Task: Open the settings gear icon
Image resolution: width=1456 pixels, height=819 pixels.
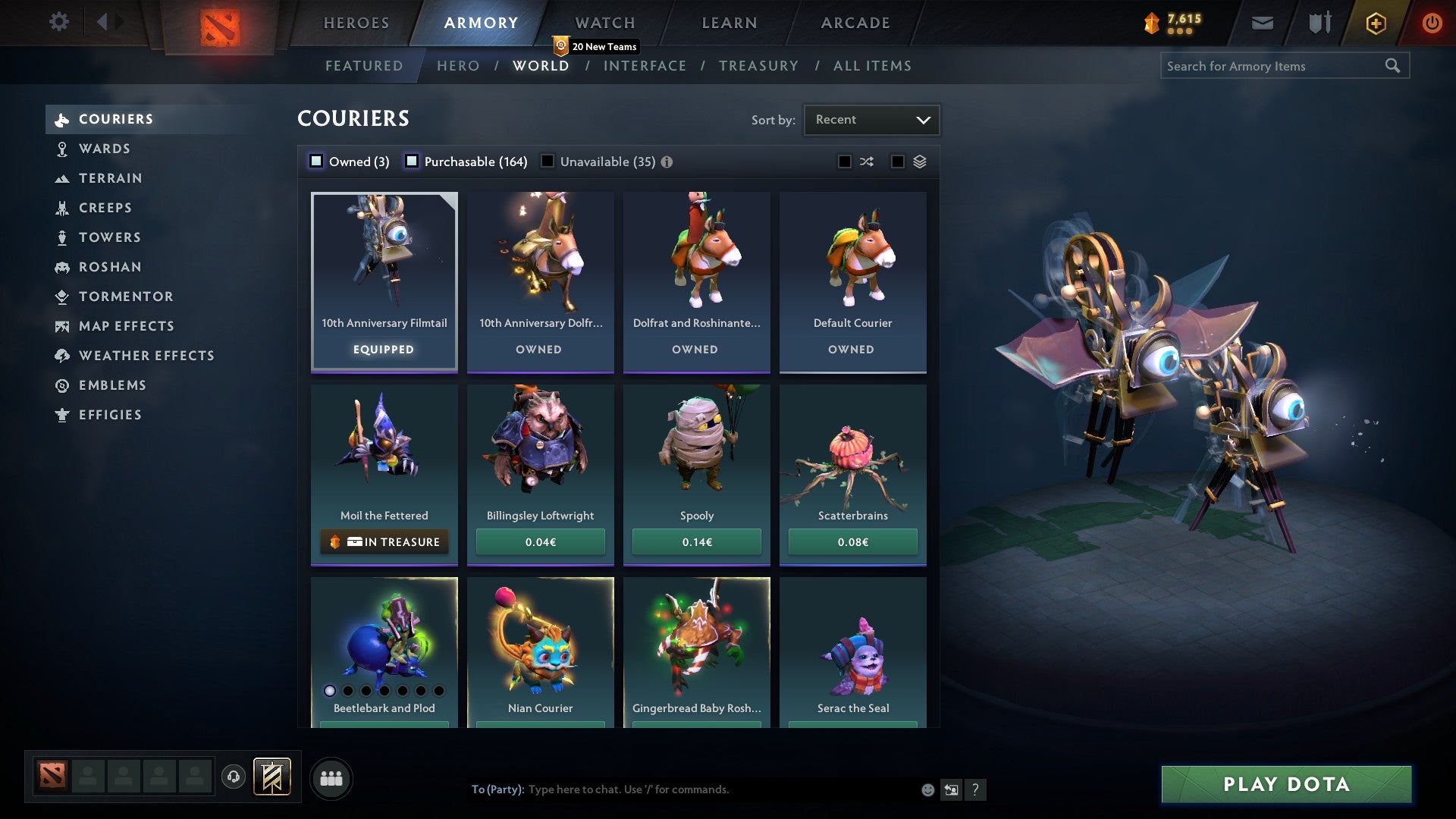Action: pyautogui.click(x=58, y=22)
